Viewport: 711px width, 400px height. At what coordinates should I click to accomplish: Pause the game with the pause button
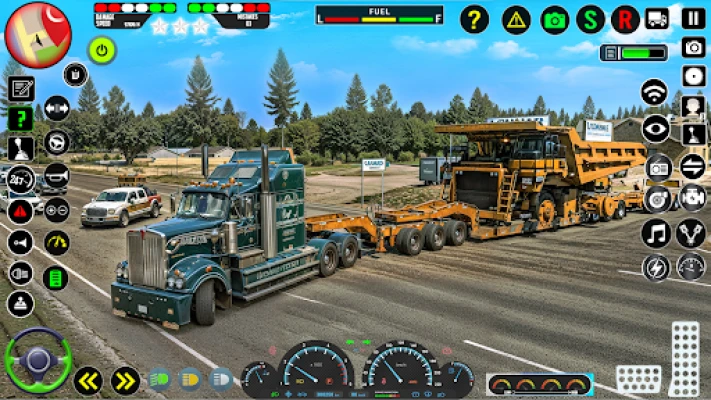693,18
